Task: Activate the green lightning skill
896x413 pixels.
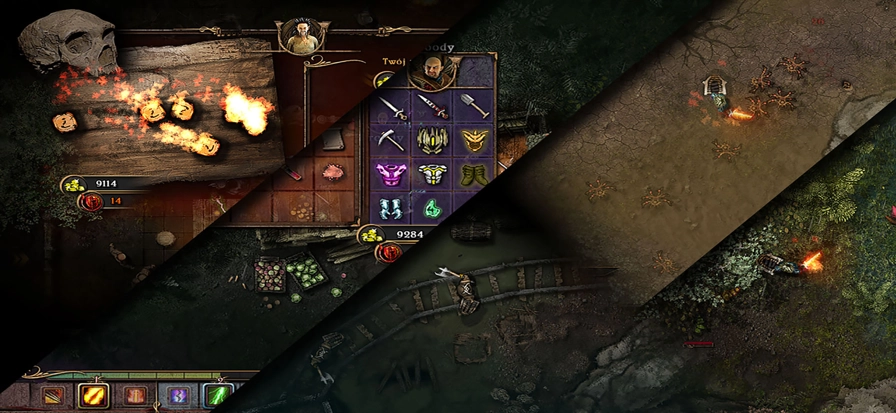Action: [217, 397]
